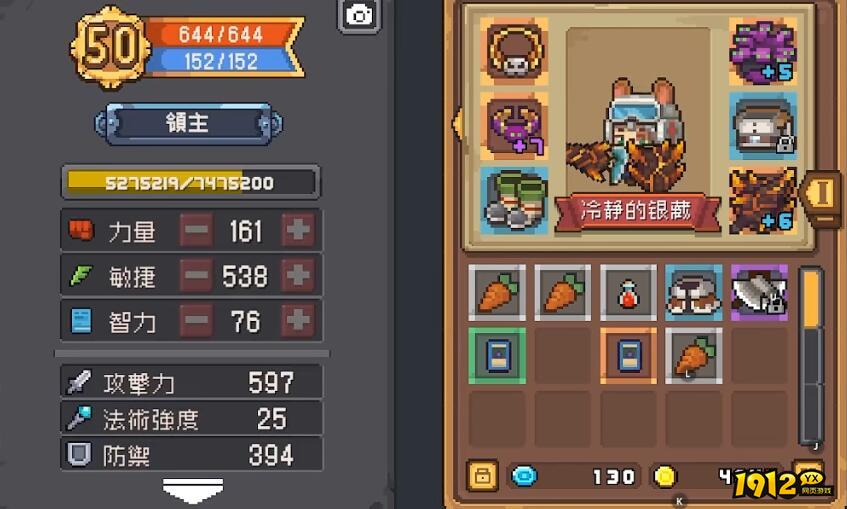Add a point to 敏捷
Image resolution: width=847 pixels, height=509 pixels.
(298, 275)
